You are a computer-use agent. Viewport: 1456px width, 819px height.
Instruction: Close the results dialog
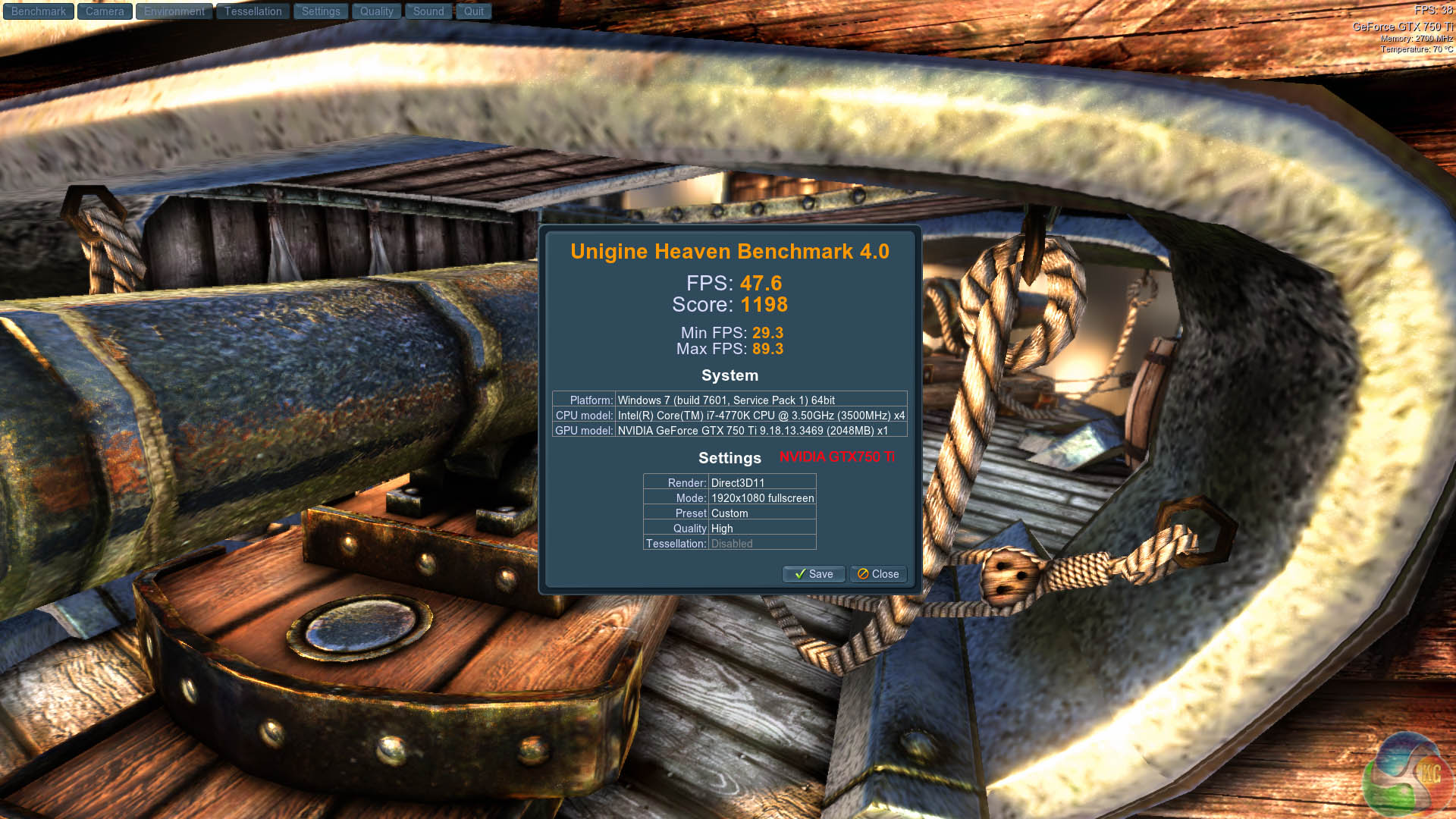click(x=878, y=574)
